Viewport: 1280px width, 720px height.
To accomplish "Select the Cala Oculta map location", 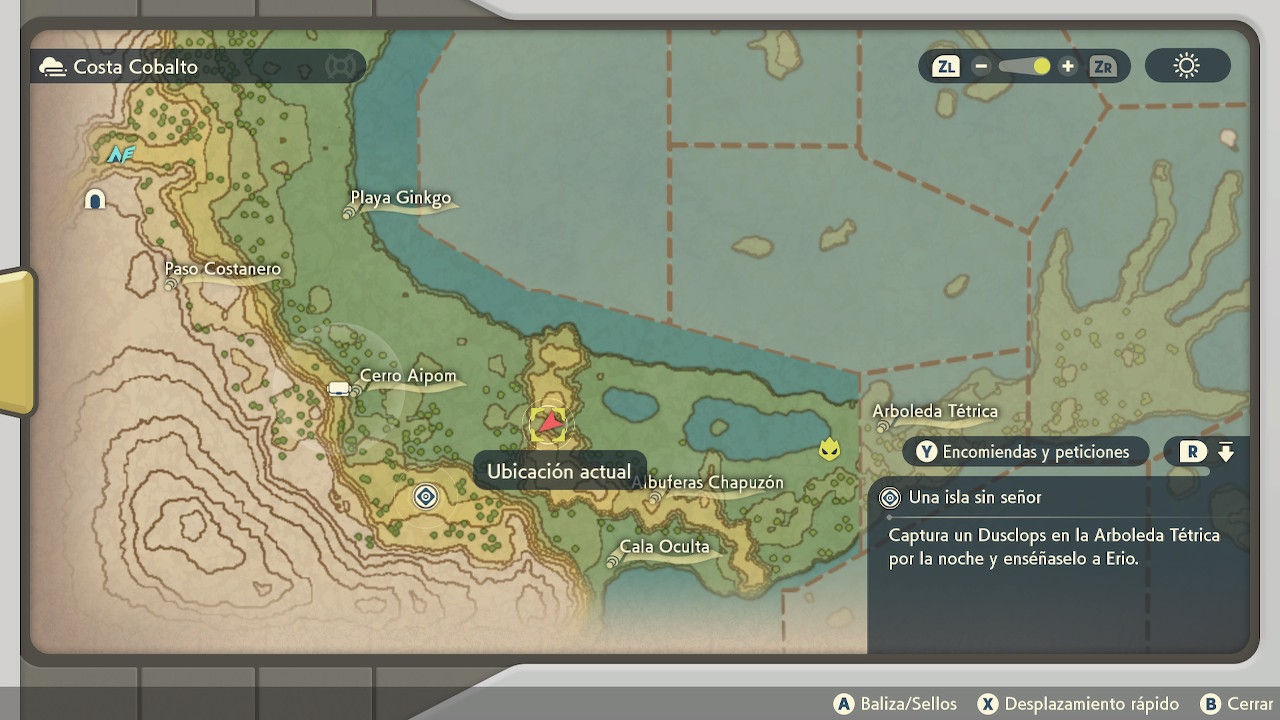I will (x=664, y=547).
